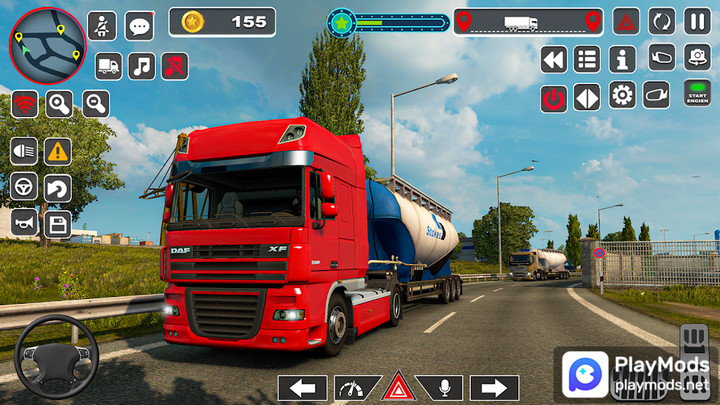Toggle the red crossed-out music mute button
720x405 pixels.
pyautogui.click(x=174, y=66)
